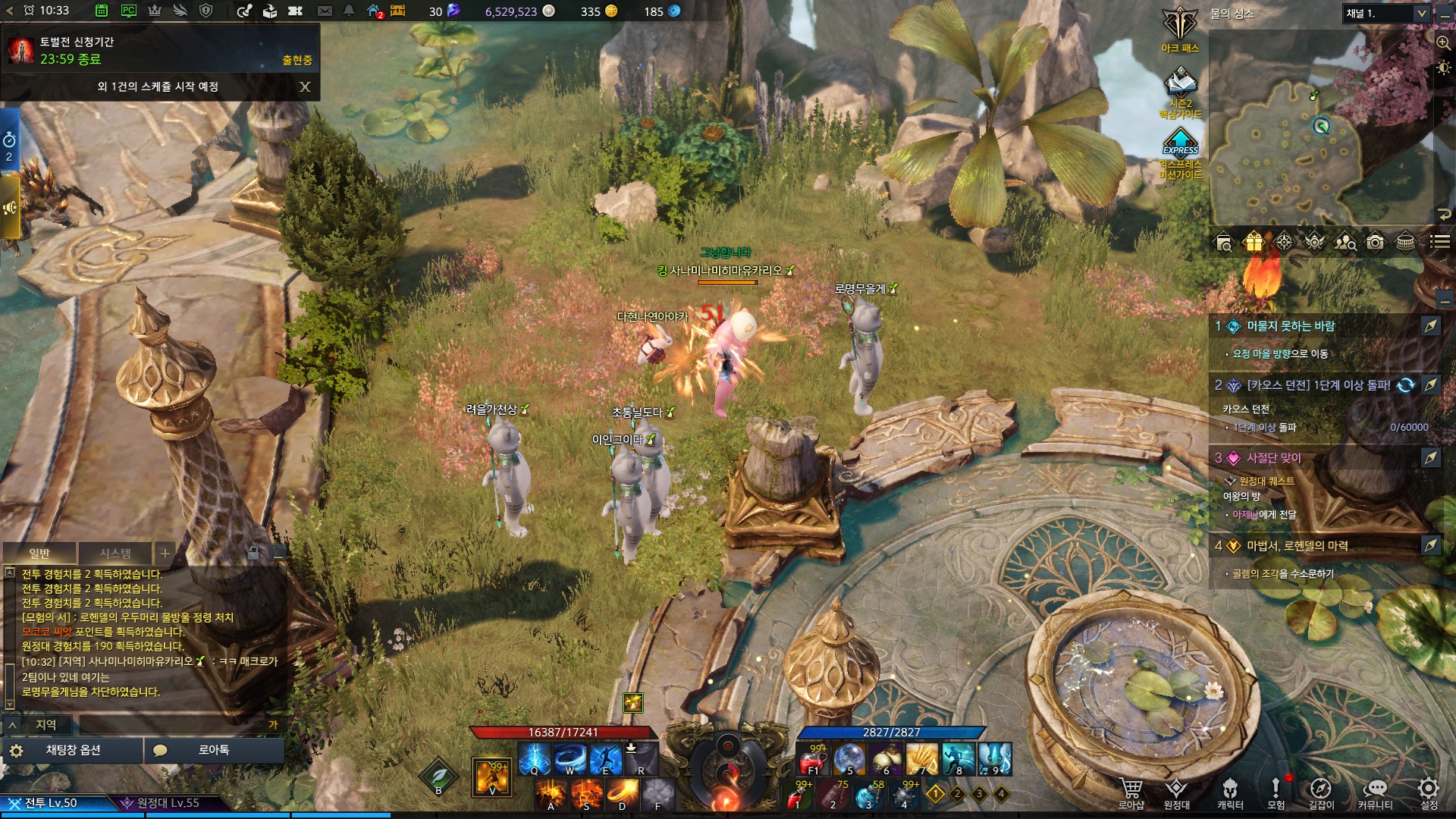Screen dimensions: 1456x819
Task: Switch to the 일반 chat tab
Action: click(x=39, y=553)
